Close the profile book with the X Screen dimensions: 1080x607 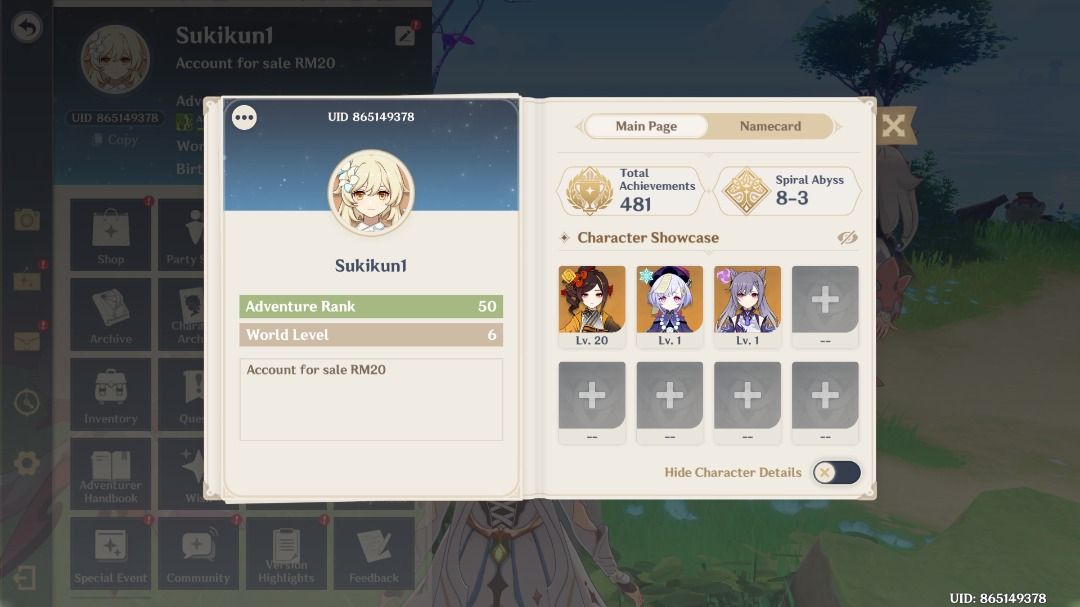[x=893, y=126]
